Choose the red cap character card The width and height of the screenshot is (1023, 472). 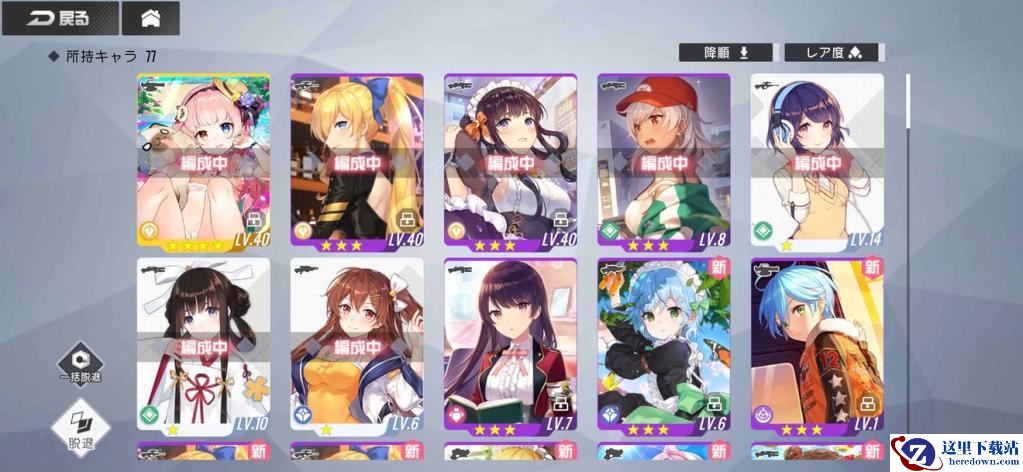(664, 160)
